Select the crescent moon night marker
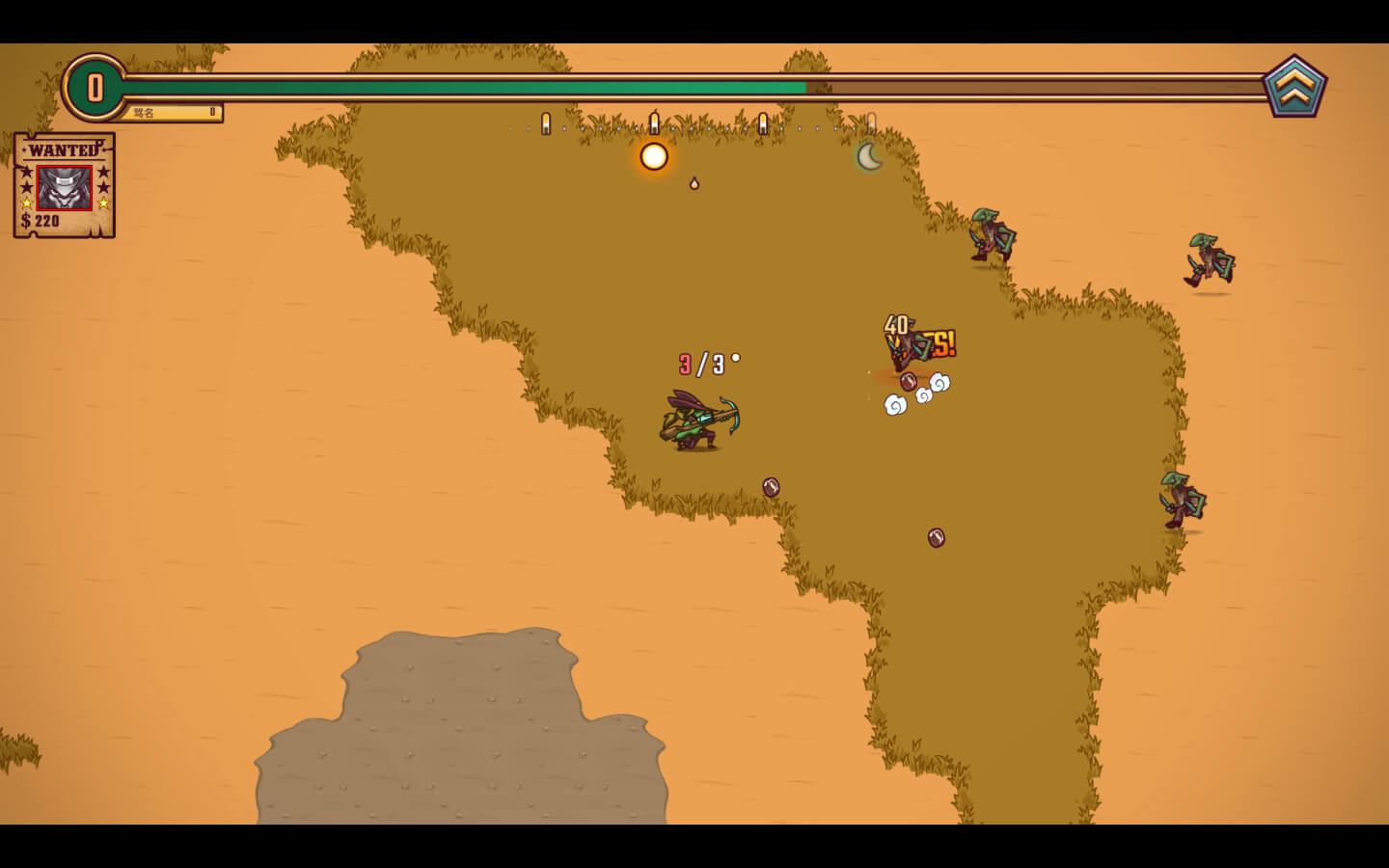Viewport: 1389px width, 868px height. (870, 156)
